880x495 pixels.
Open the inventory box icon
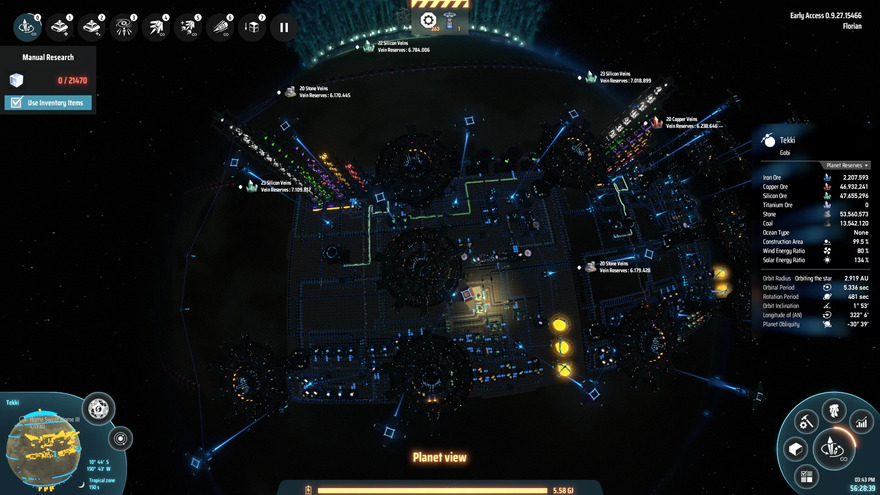click(796, 449)
